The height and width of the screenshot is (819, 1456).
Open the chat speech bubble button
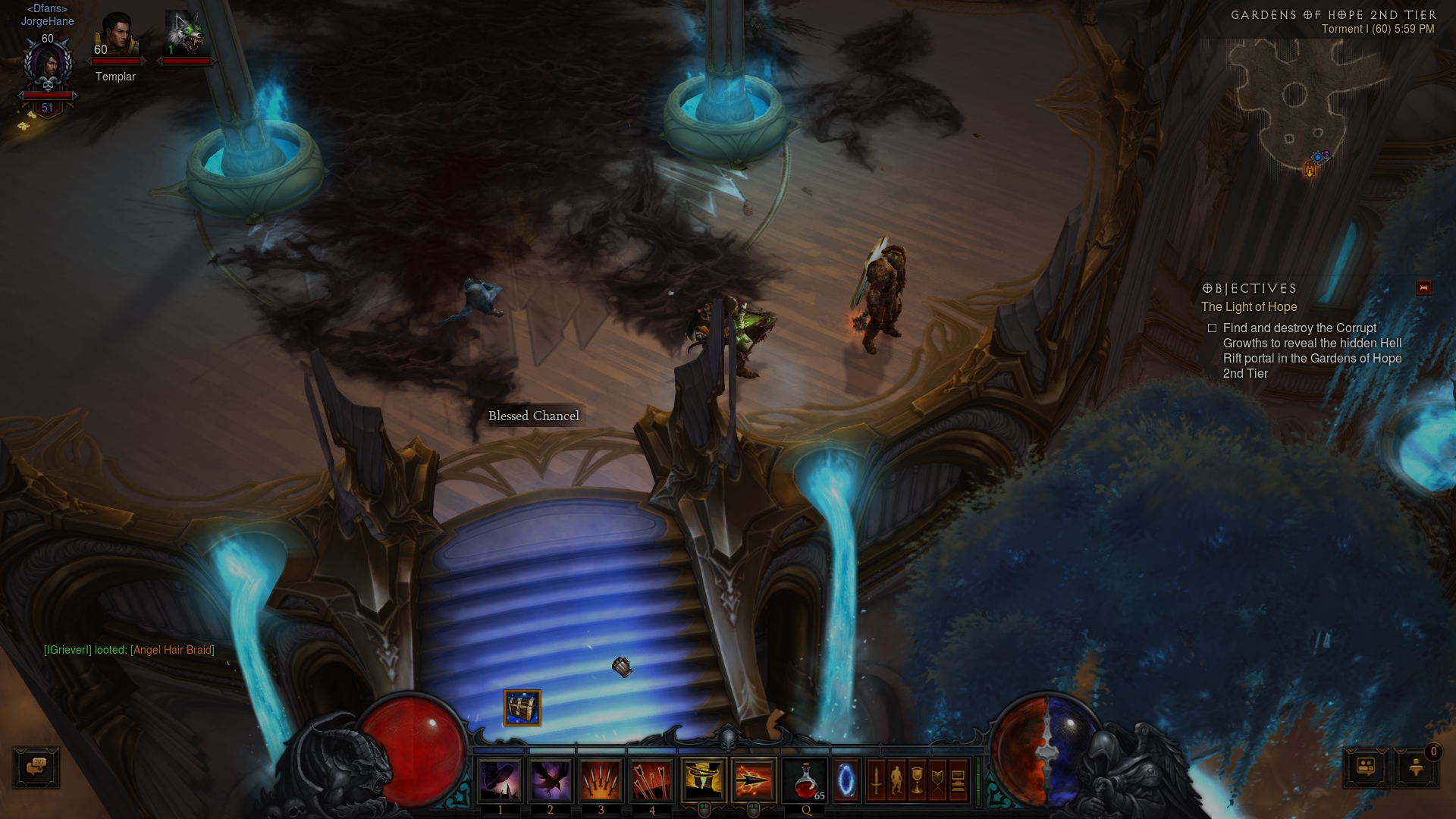pos(36,767)
